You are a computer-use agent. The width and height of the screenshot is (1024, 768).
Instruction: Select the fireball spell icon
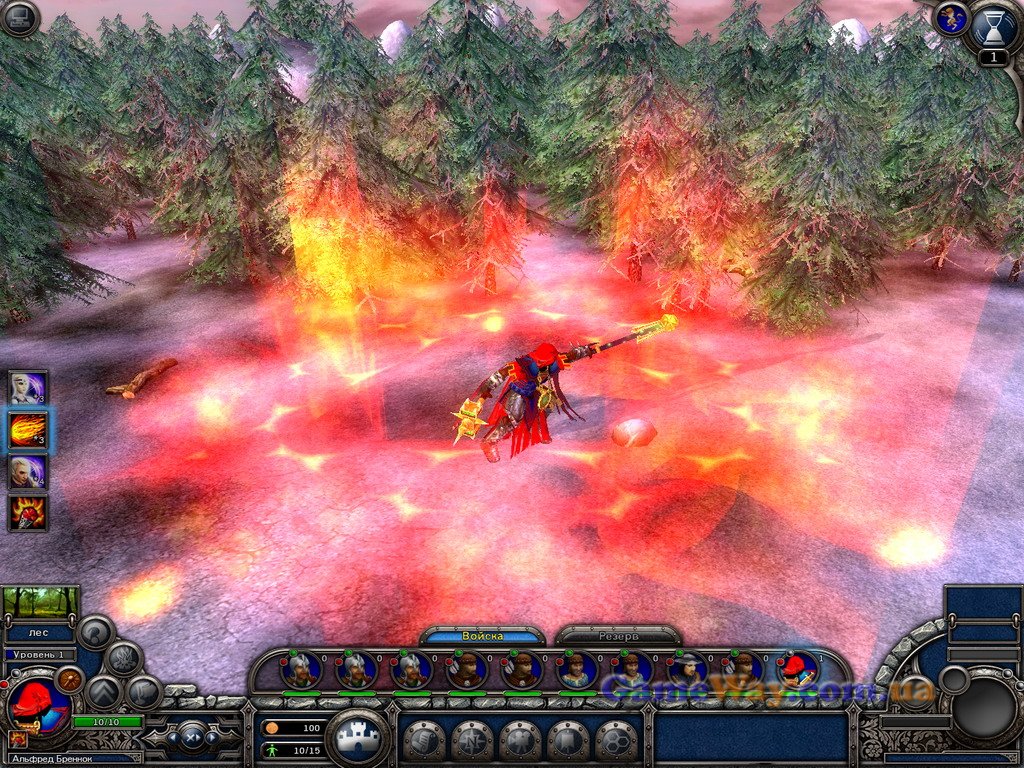click(28, 430)
